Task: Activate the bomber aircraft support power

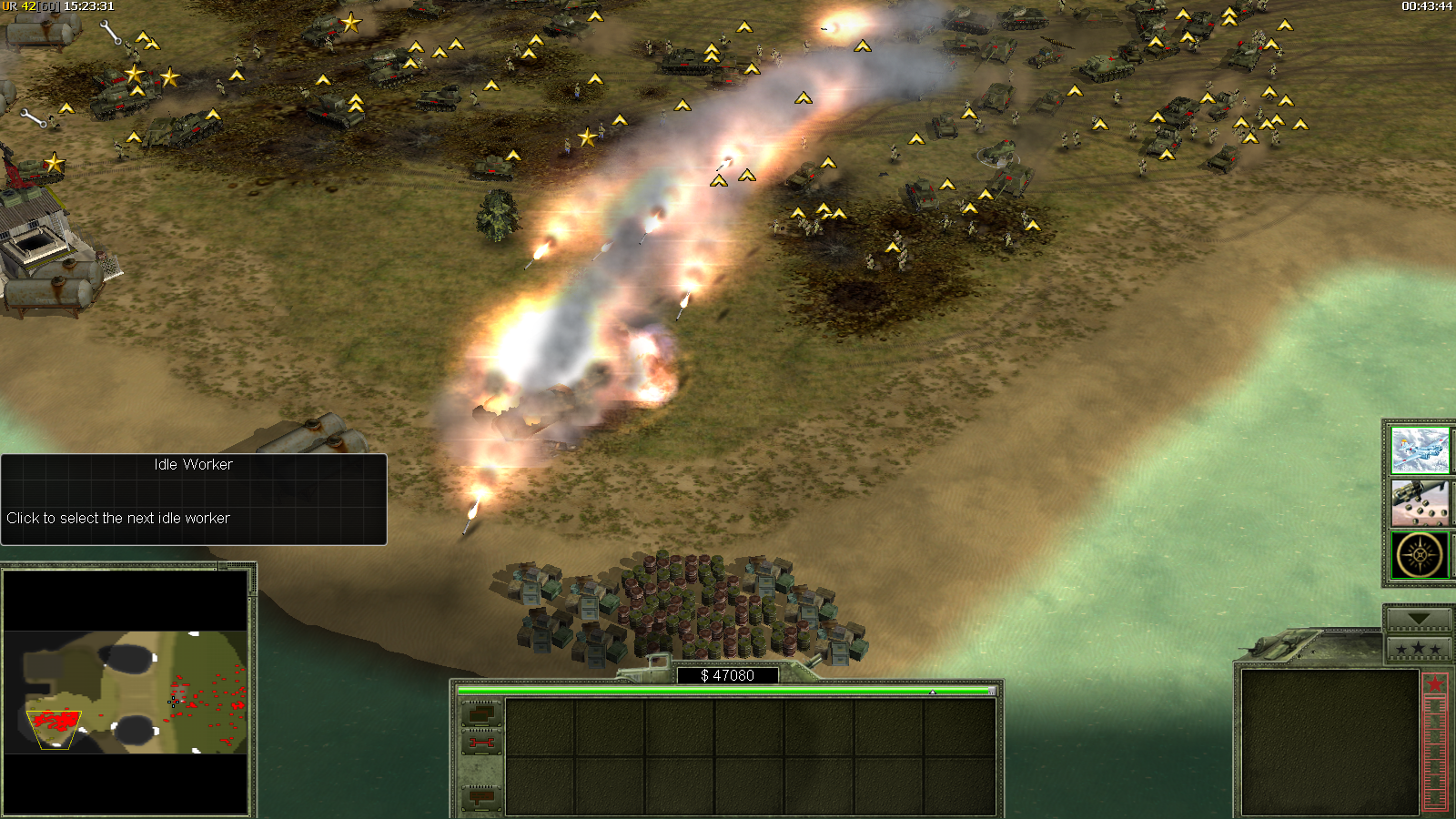Action: (1419, 450)
